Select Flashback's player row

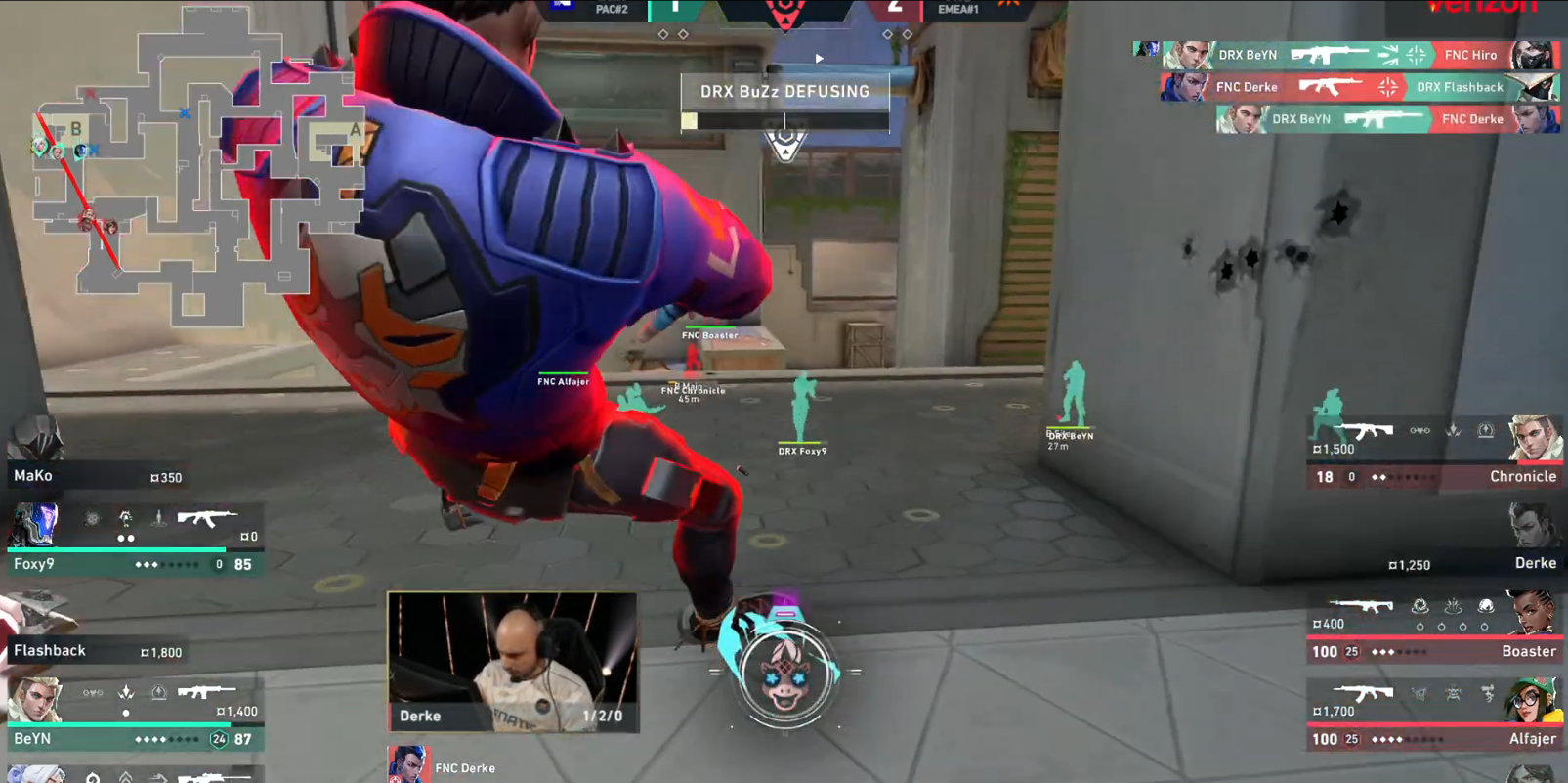pos(96,650)
